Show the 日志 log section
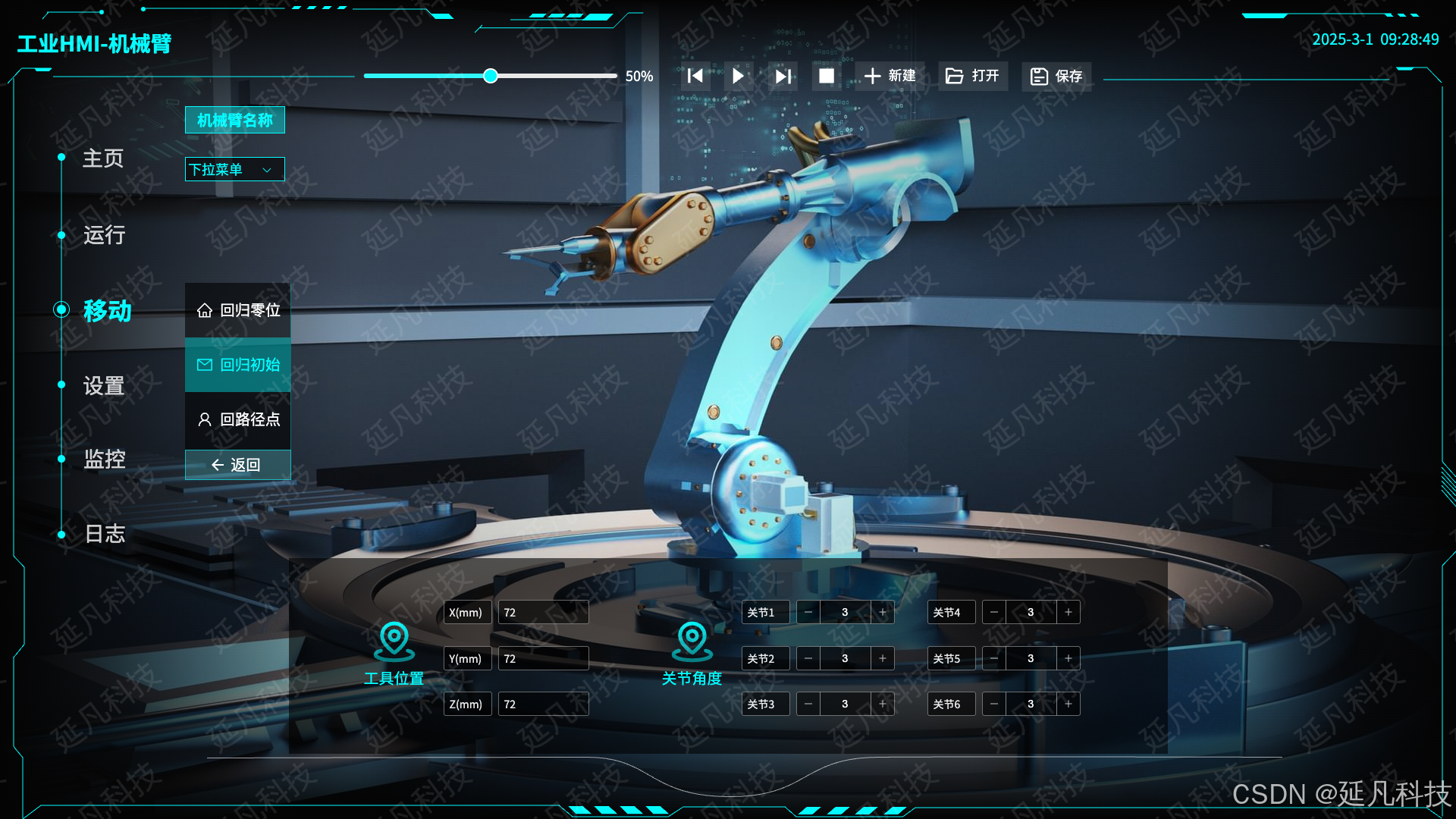Viewport: 1456px width, 819px height. (x=104, y=534)
